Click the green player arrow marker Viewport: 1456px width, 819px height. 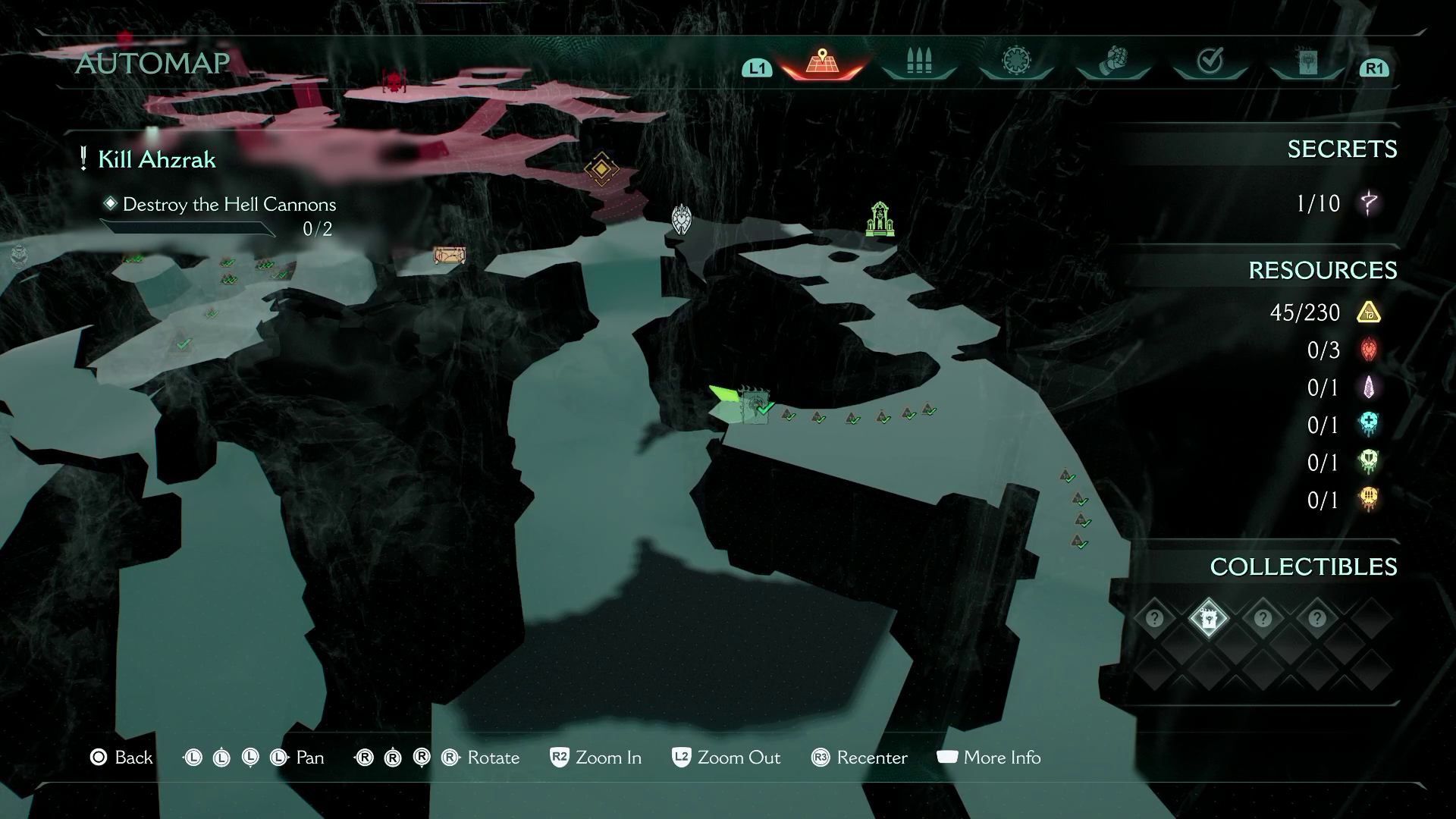pos(724,396)
